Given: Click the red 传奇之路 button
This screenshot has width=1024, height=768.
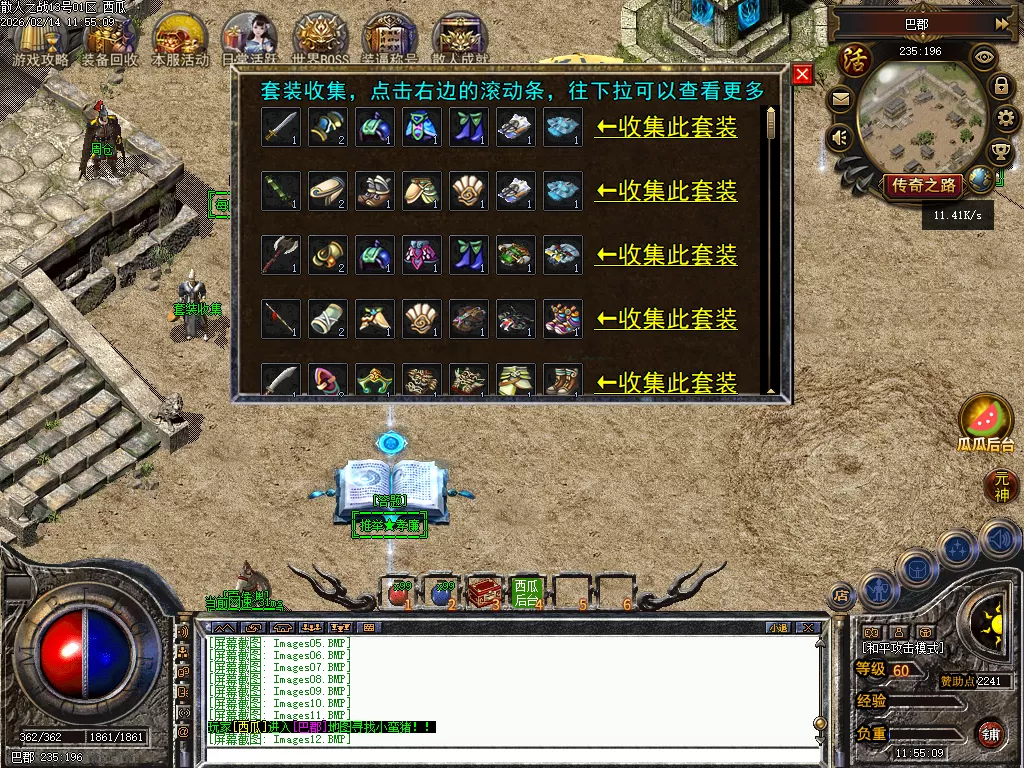Looking at the screenshot, I should coord(921,185).
